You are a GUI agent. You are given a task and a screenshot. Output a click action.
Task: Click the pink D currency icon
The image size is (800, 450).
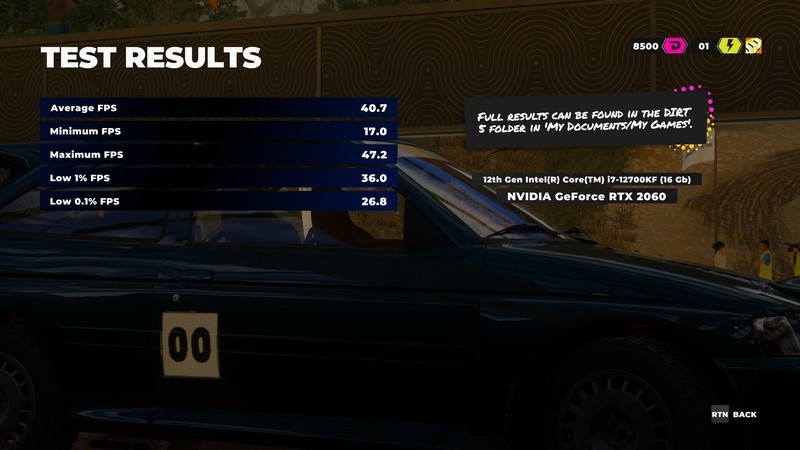[x=677, y=46]
